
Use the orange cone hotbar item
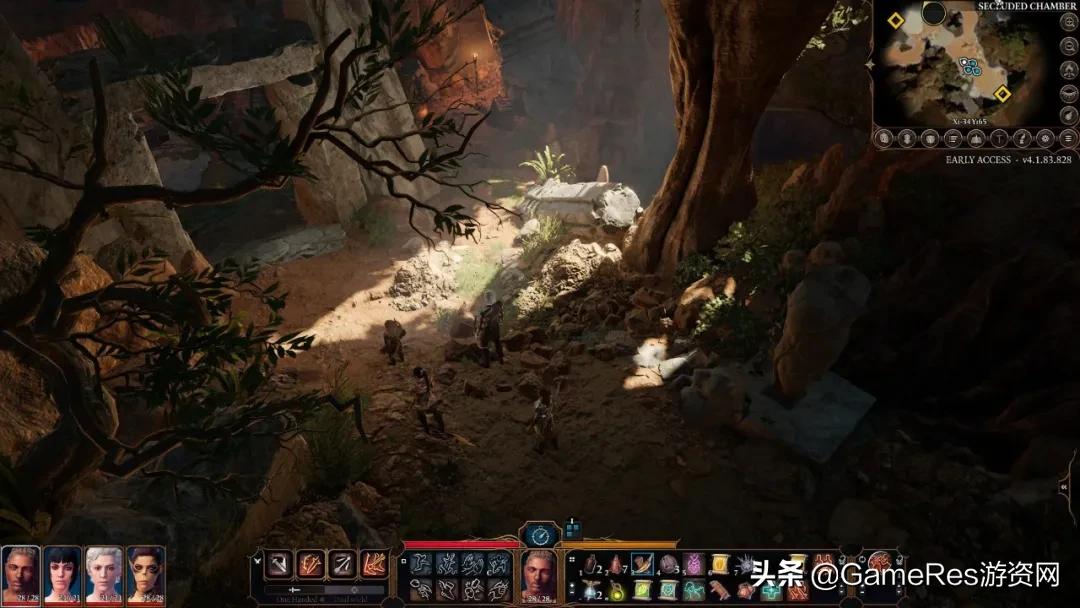coord(616,566)
